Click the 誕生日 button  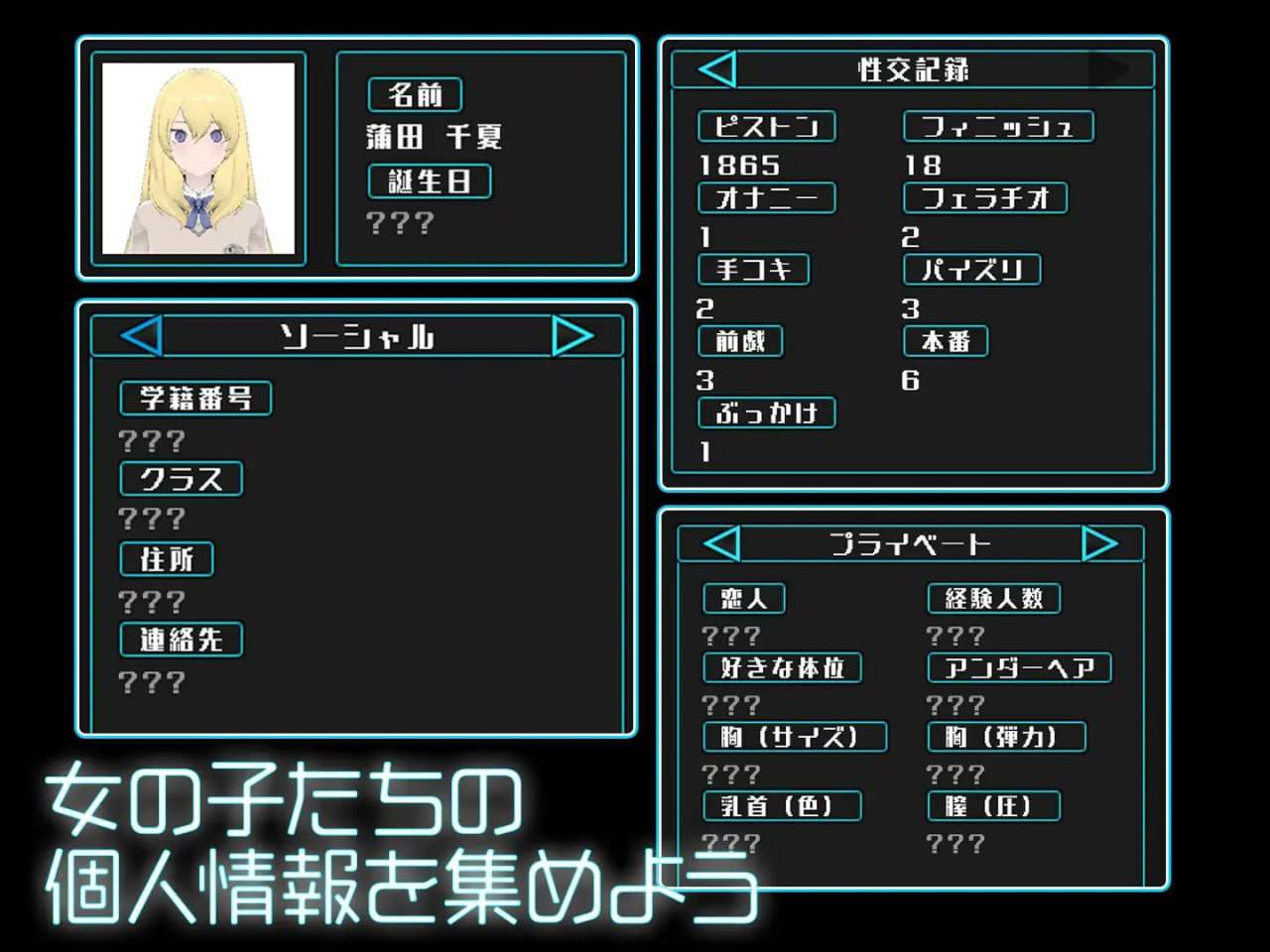[430, 180]
